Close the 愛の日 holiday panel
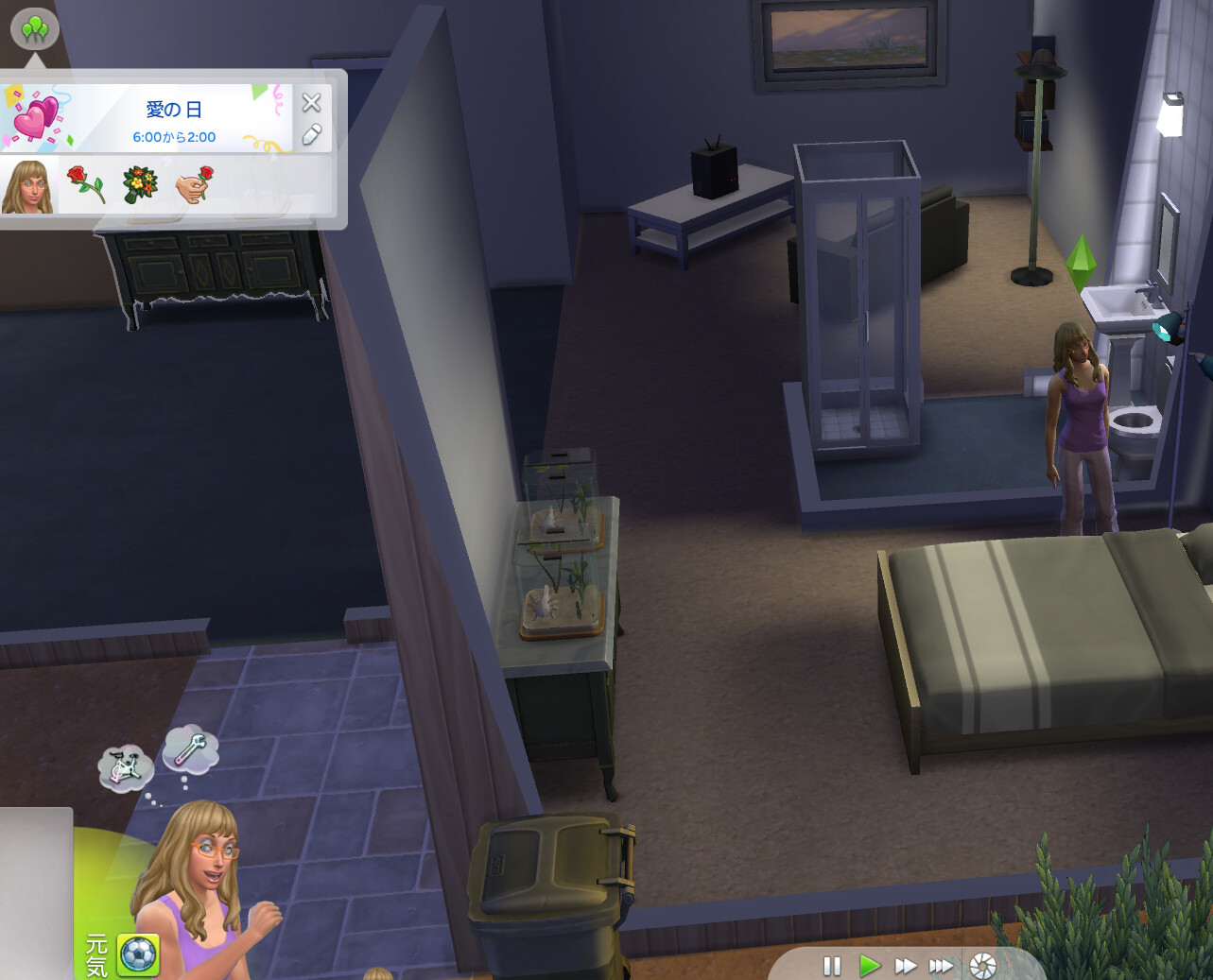 311,103
